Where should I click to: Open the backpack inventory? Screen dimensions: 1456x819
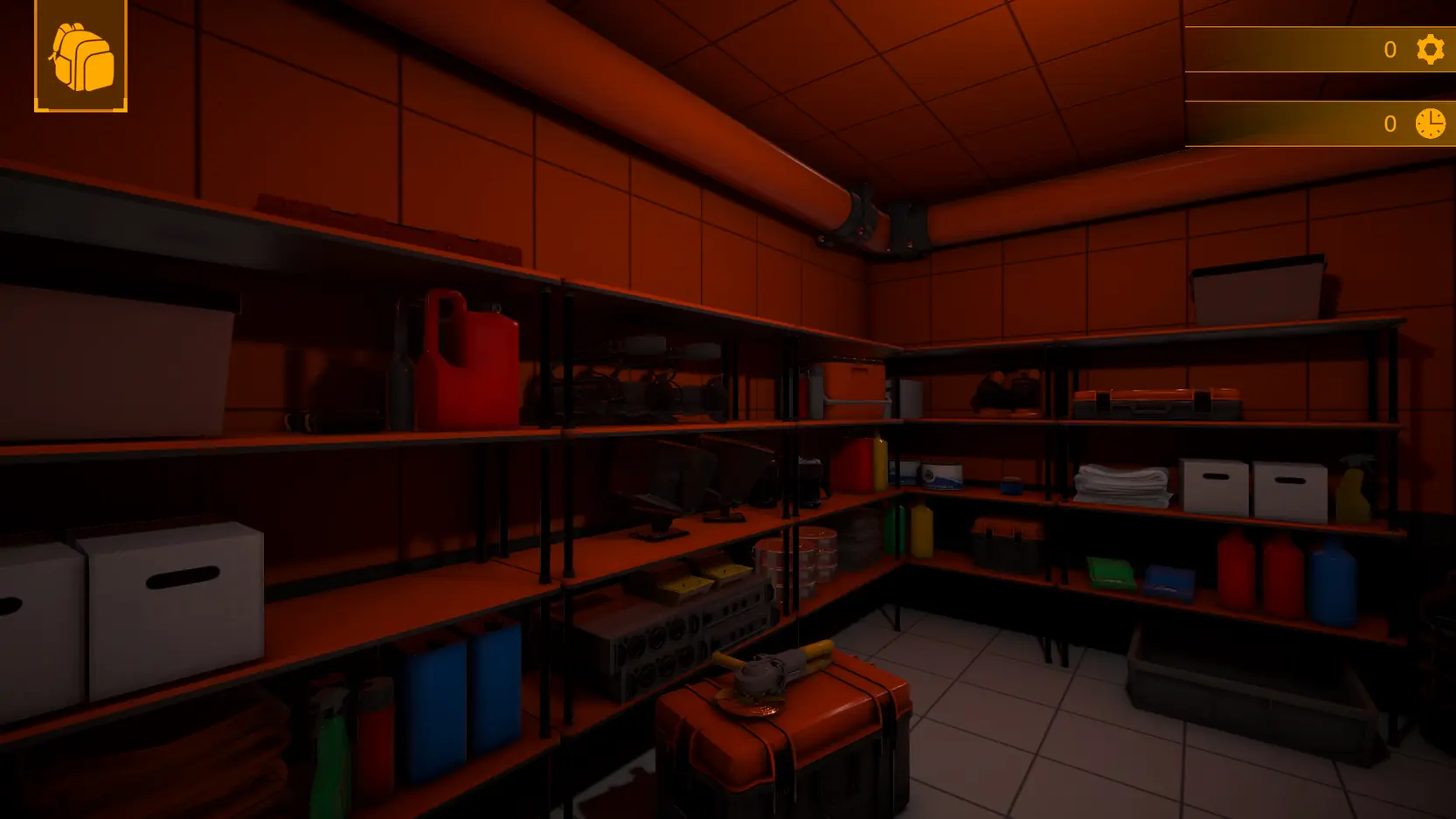click(x=80, y=57)
